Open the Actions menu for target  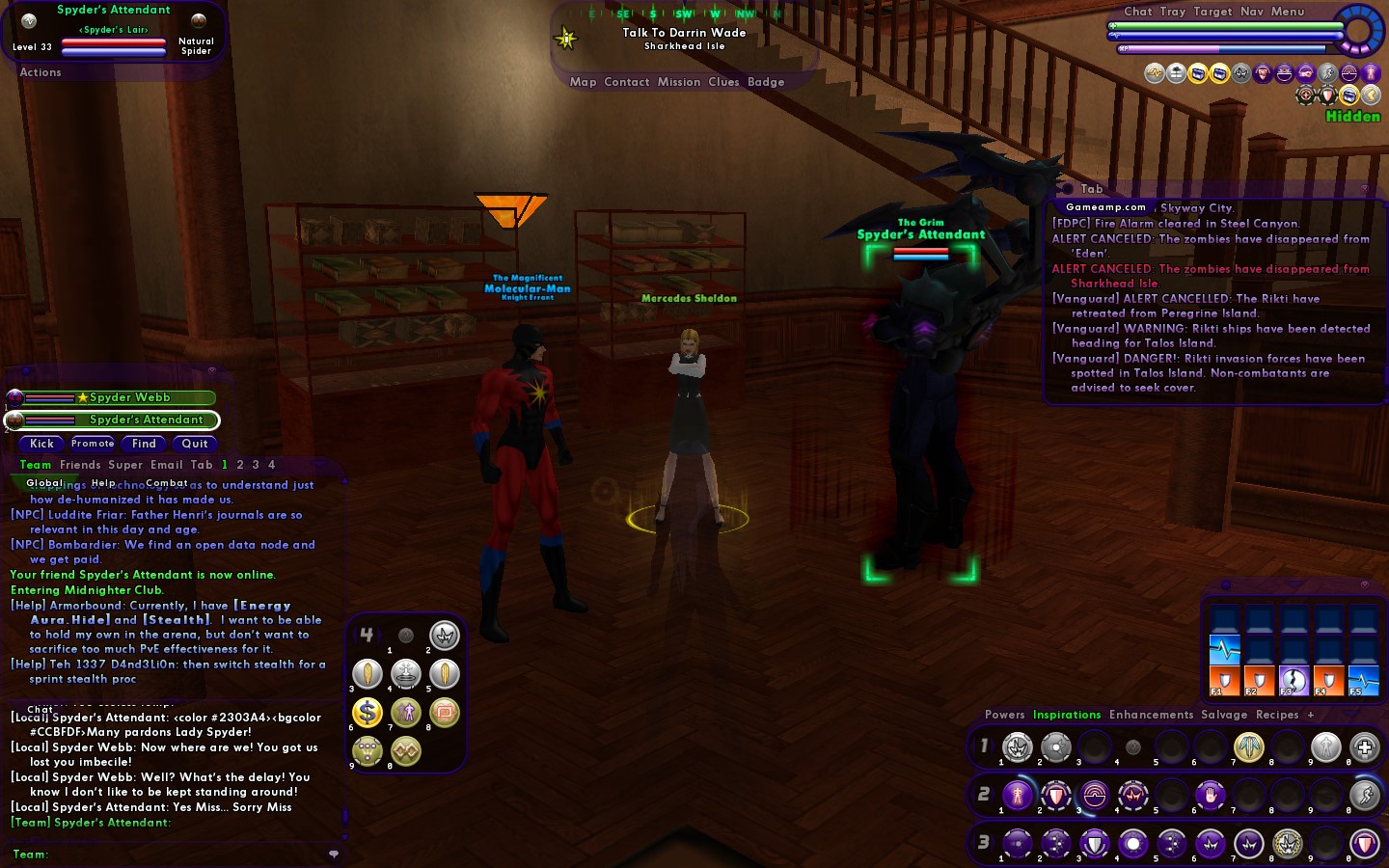(x=41, y=72)
